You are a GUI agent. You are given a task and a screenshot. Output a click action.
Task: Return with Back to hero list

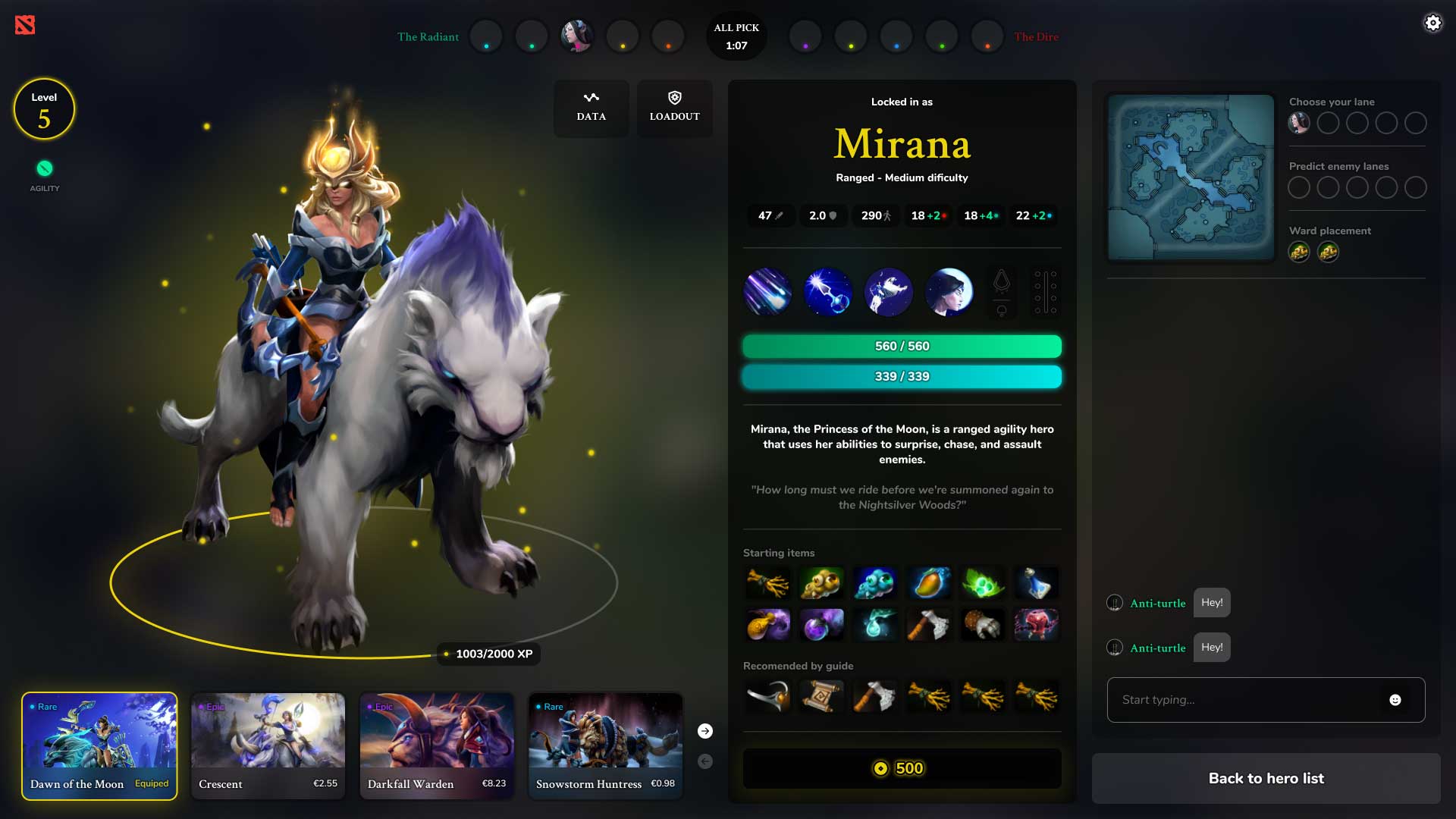click(x=1266, y=778)
